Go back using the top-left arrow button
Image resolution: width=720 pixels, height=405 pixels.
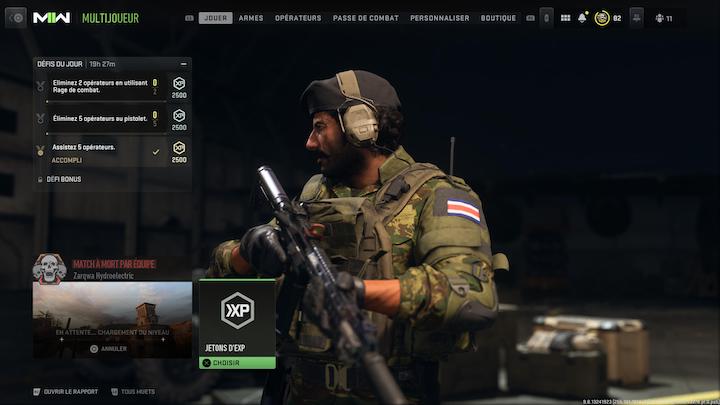[x=16, y=18]
